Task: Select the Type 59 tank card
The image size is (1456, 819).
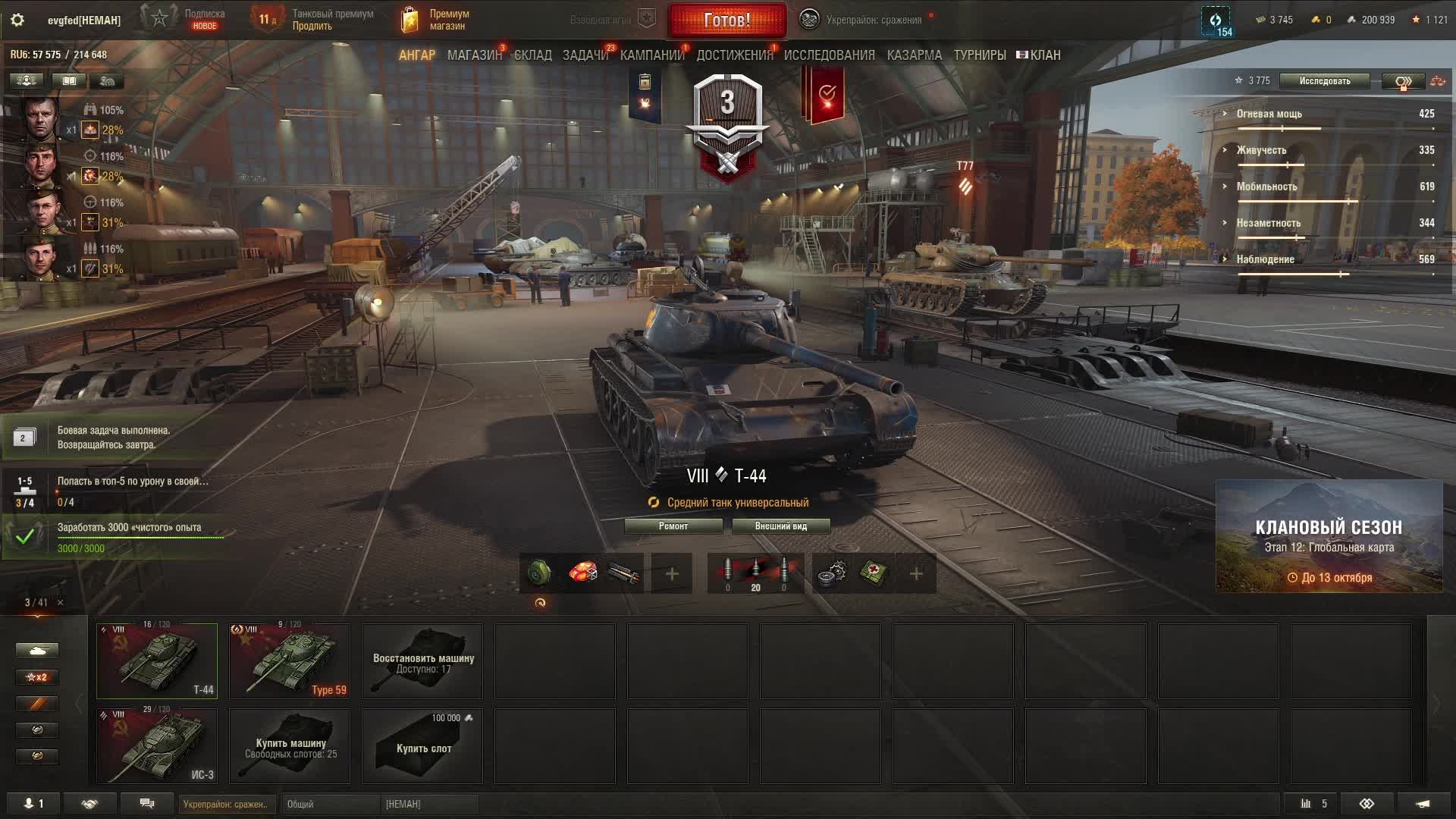Action: pyautogui.click(x=290, y=661)
